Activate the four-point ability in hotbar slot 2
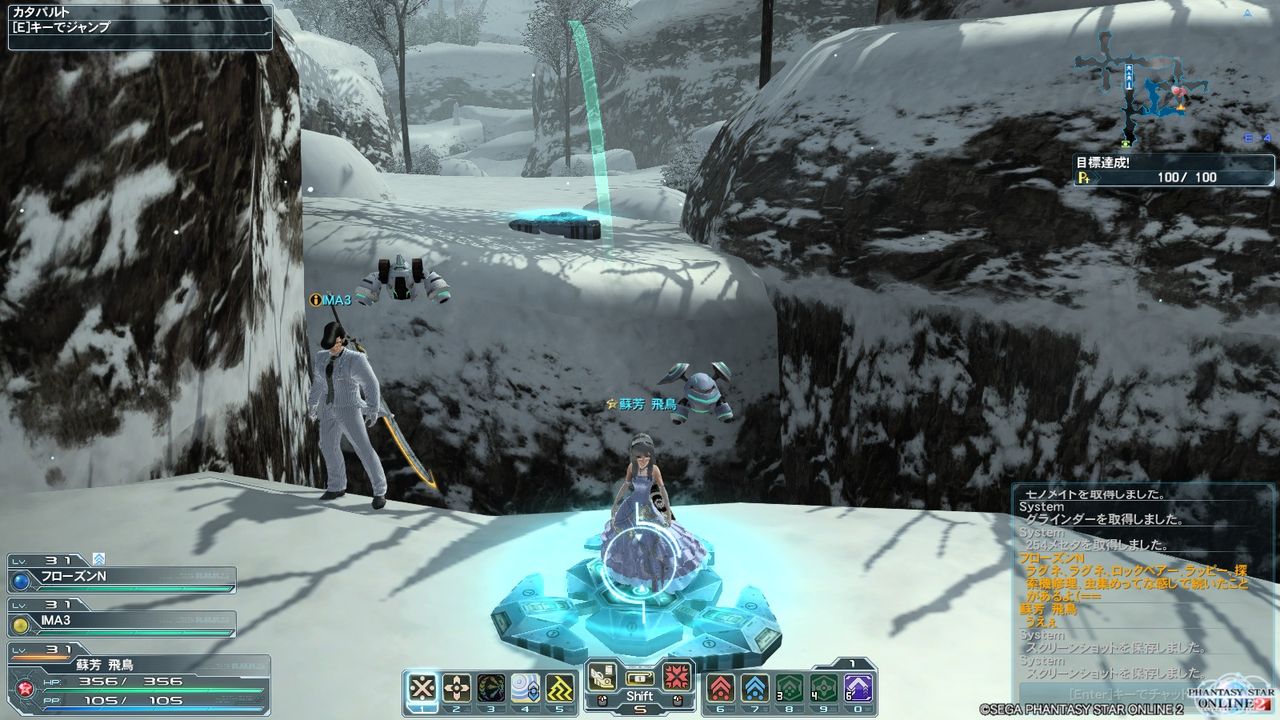 pyautogui.click(x=456, y=688)
